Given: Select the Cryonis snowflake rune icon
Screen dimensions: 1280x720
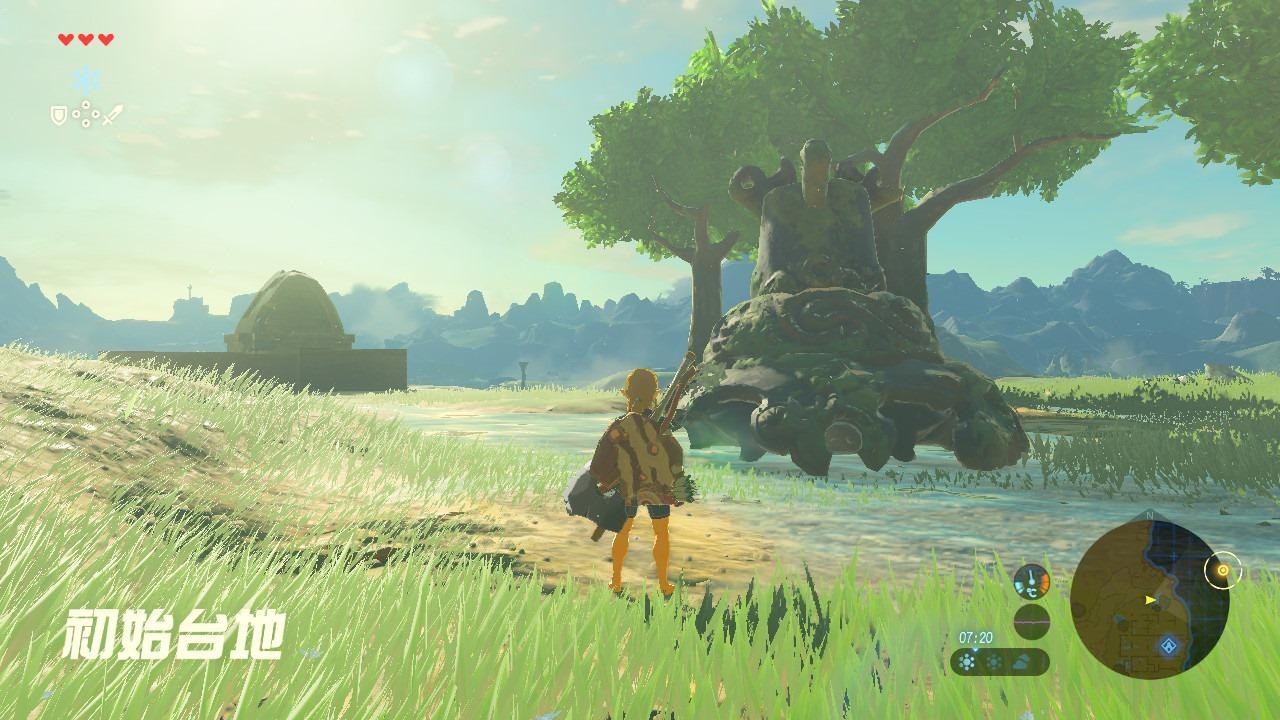Looking at the screenshot, I should pos(87,80).
